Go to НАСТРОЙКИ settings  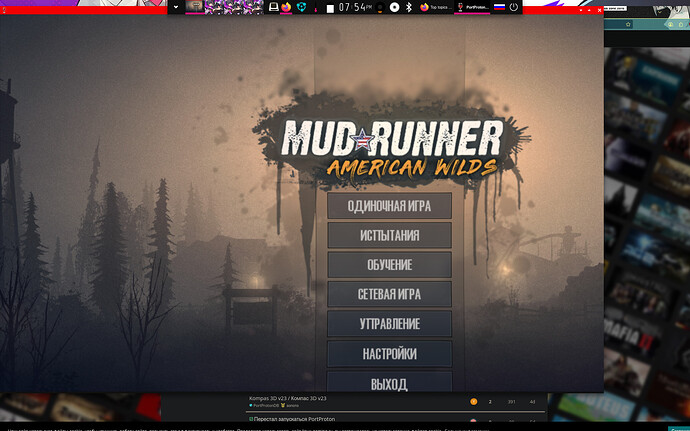389,354
